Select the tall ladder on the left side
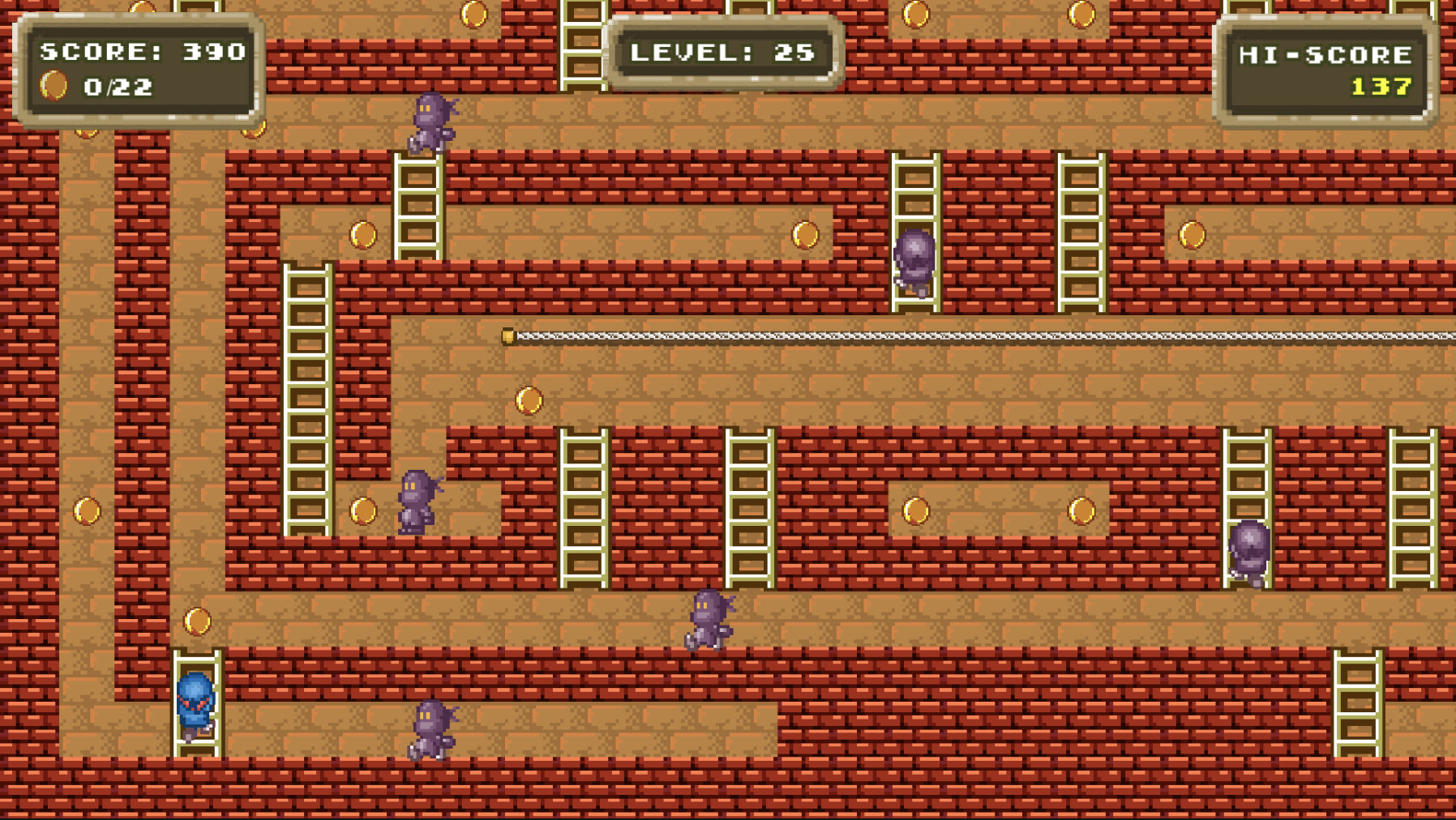1456x820 pixels. 306,397
